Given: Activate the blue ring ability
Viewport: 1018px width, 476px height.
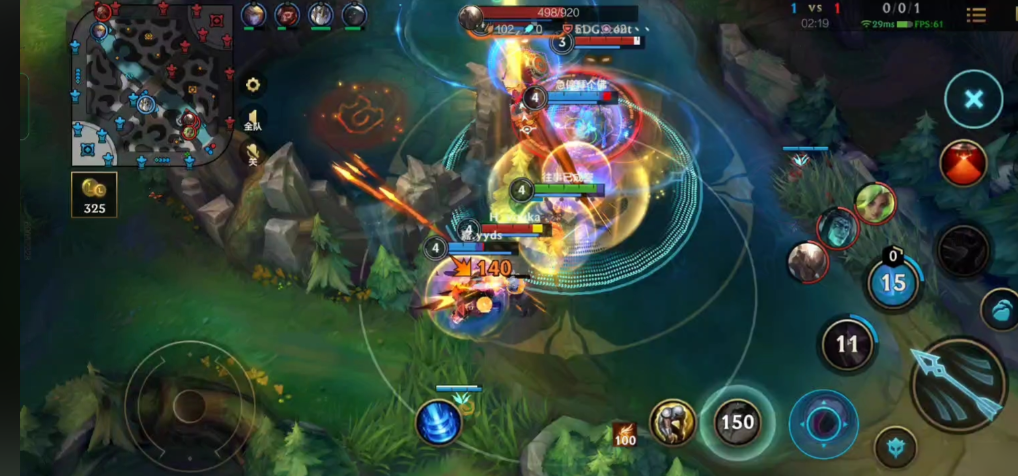Looking at the screenshot, I should [x=823, y=423].
